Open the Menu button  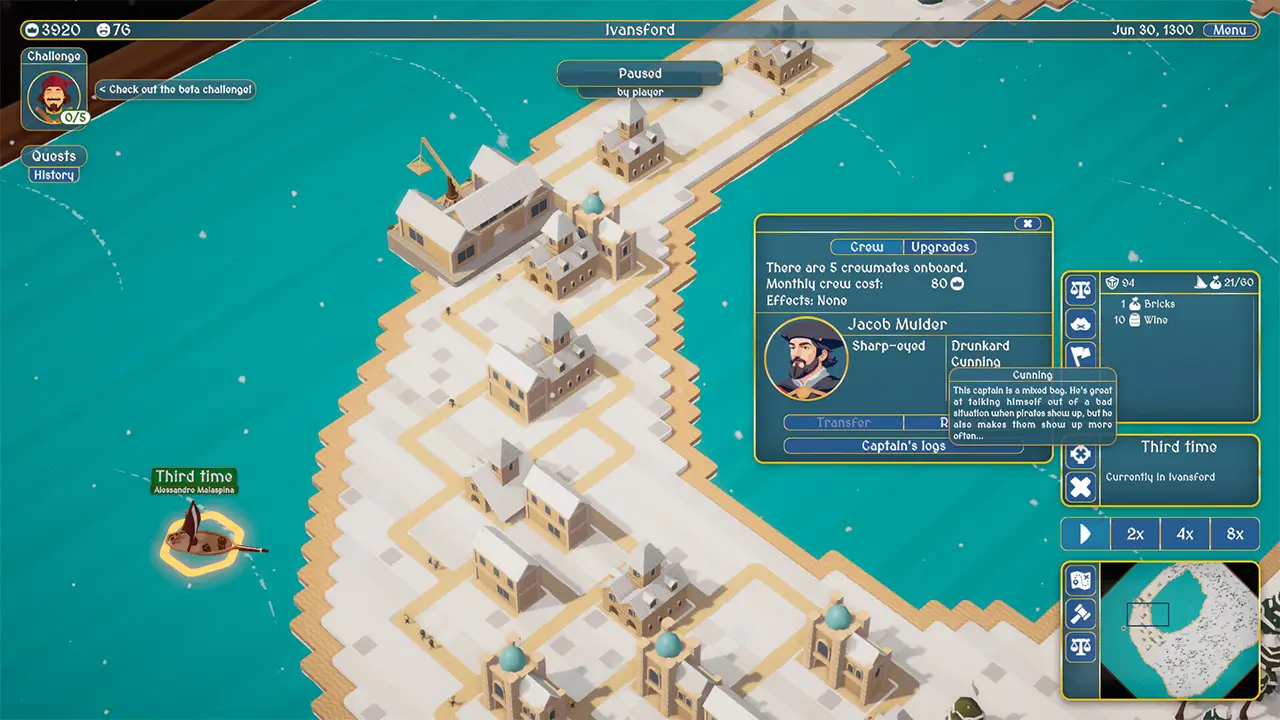tap(1229, 30)
